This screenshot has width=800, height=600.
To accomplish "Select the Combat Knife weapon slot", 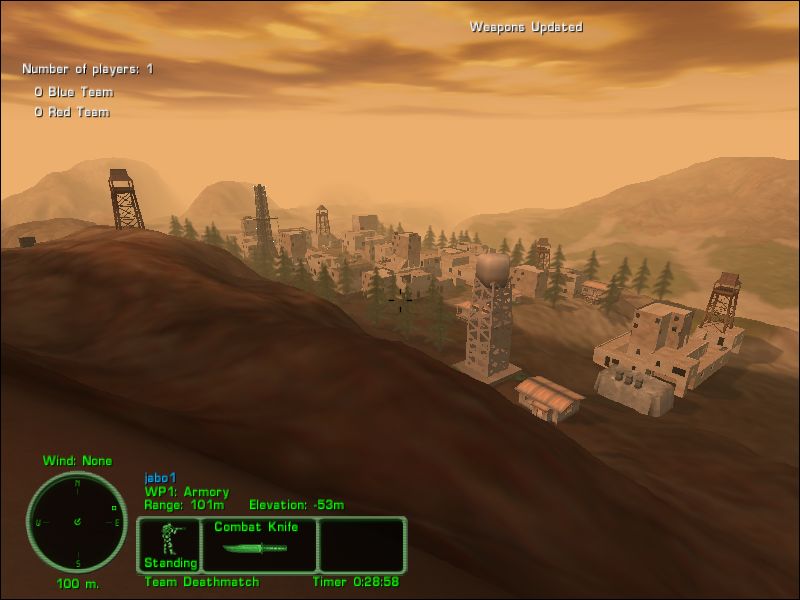I will pos(259,545).
